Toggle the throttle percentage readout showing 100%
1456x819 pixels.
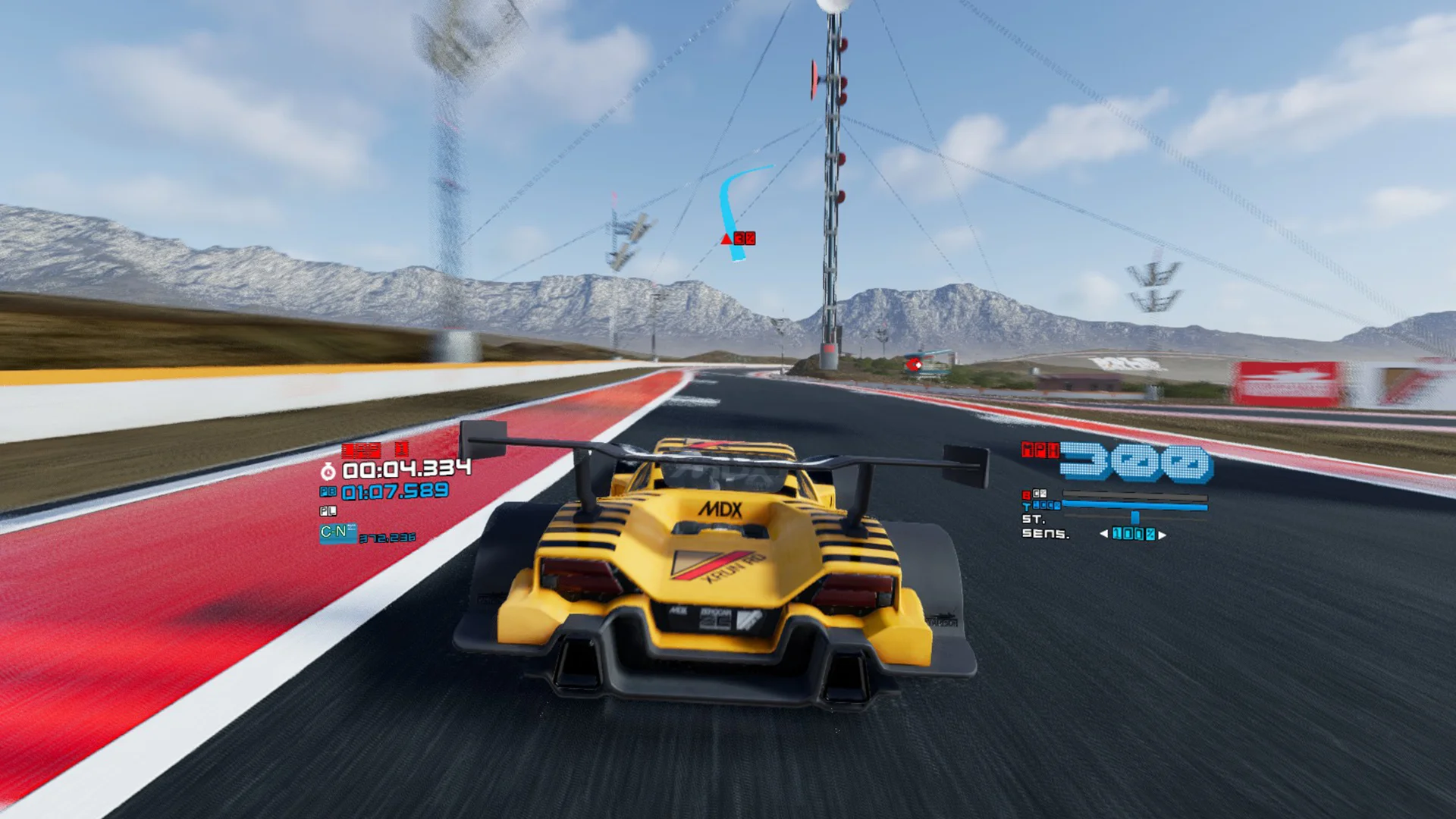1048,506
